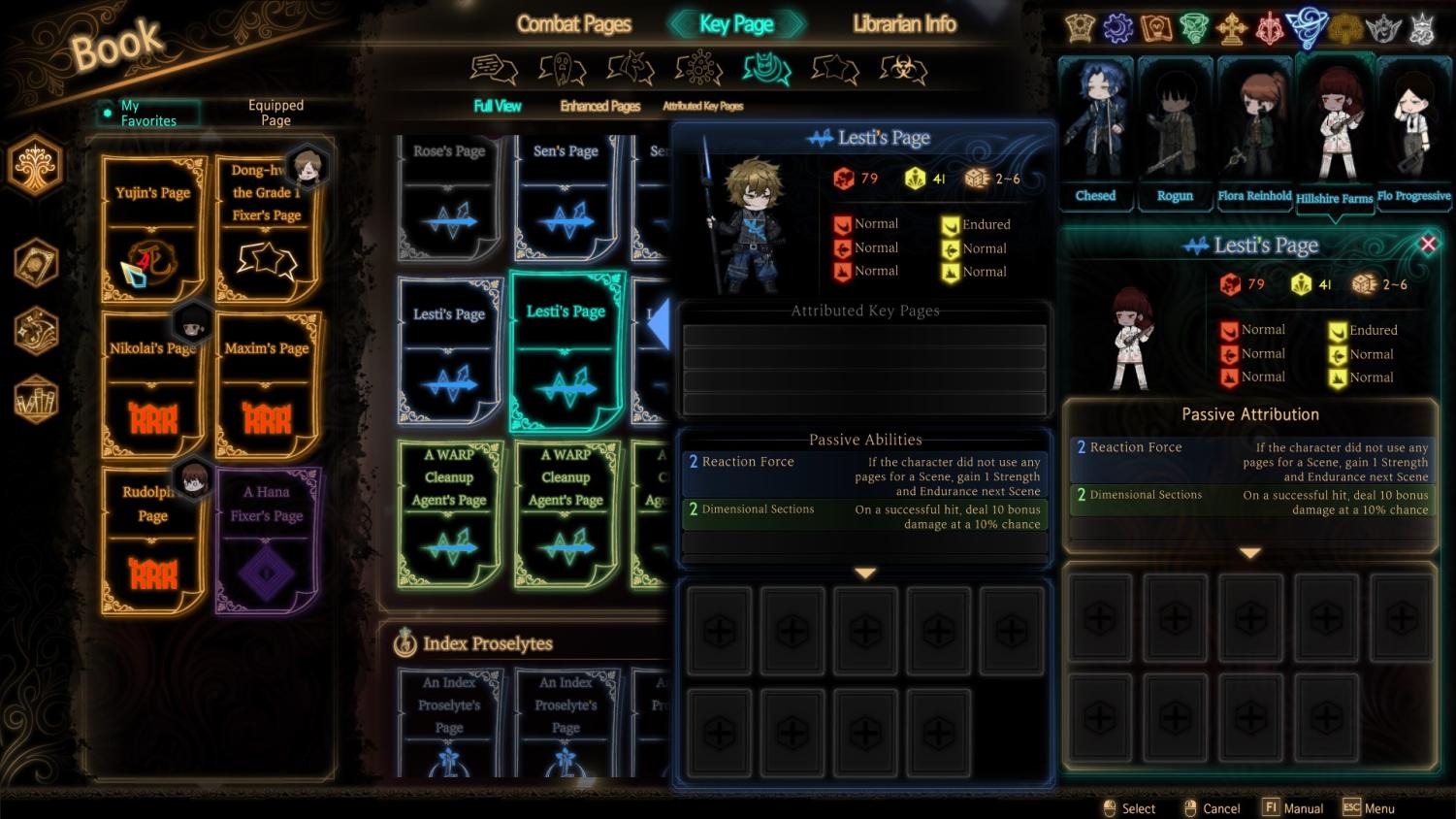Switch to Attributed Key Pages view
Screen dimensions: 1456x819
[x=702, y=106]
